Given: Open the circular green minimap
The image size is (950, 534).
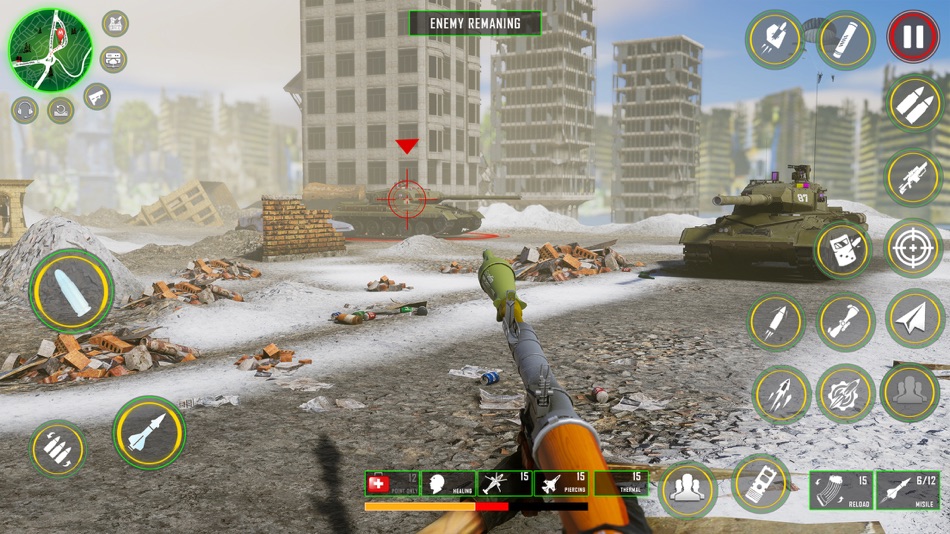Looking at the screenshot, I should (x=50, y=49).
